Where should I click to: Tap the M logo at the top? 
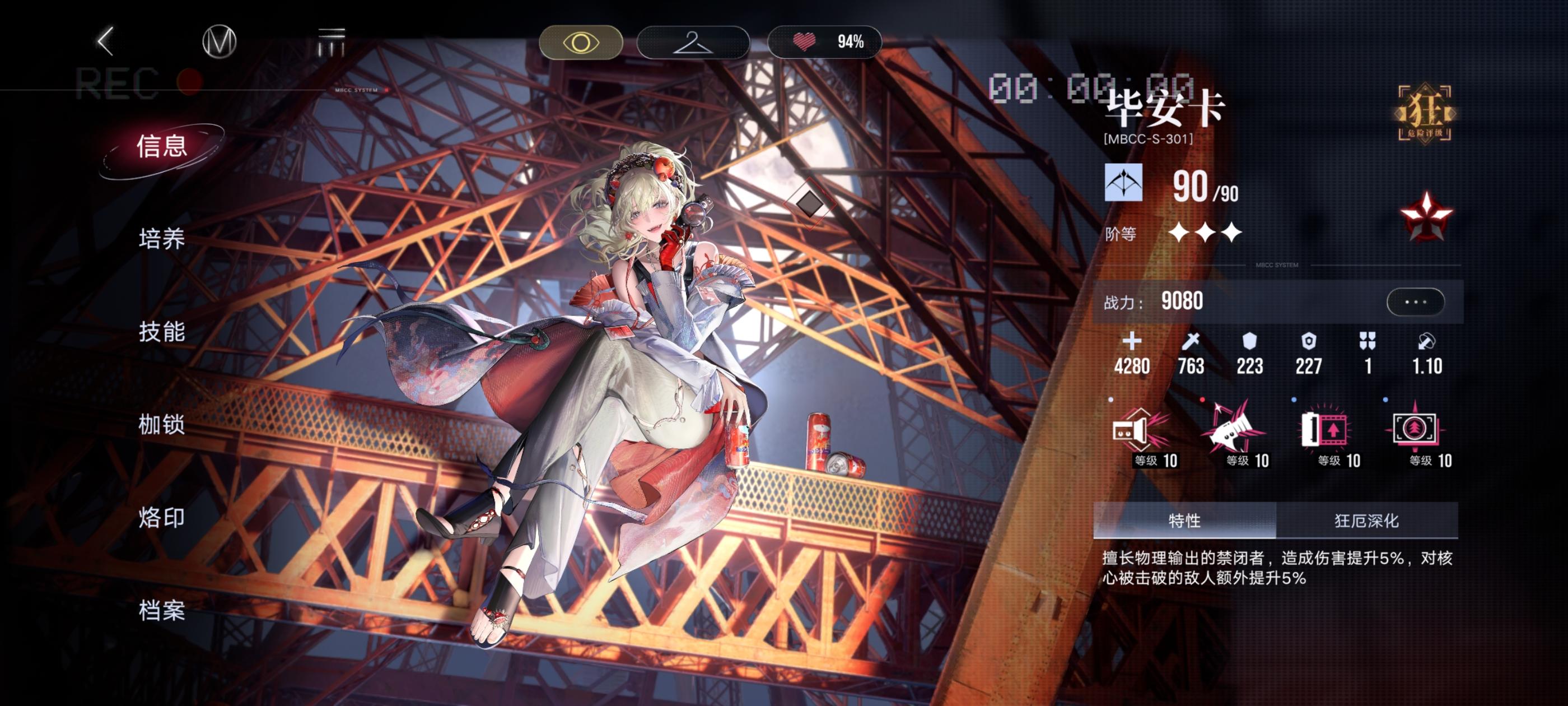tap(219, 43)
